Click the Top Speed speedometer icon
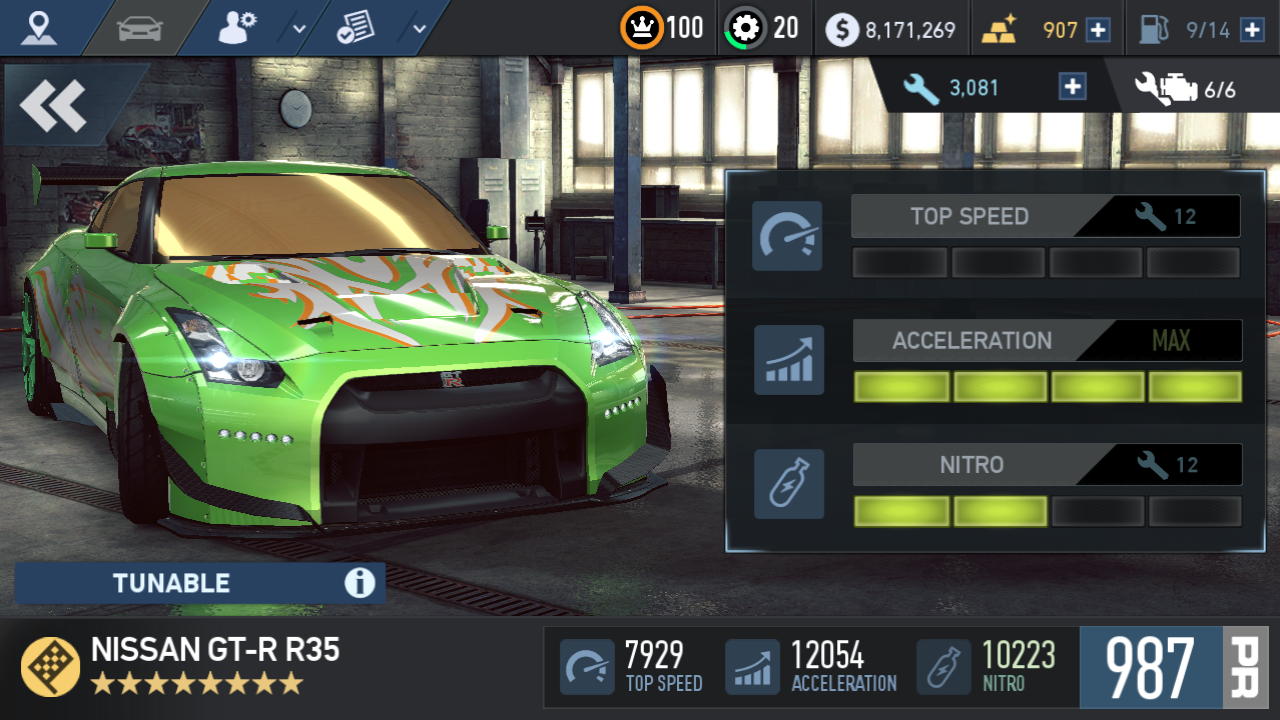The height and width of the screenshot is (720, 1280). pyautogui.click(x=787, y=236)
